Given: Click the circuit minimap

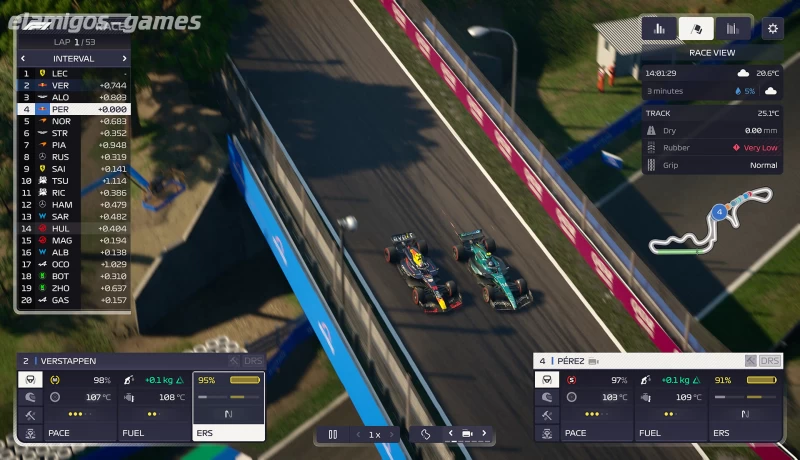Looking at the screenshot, I should pyautogui.click(x=710, y=225).
